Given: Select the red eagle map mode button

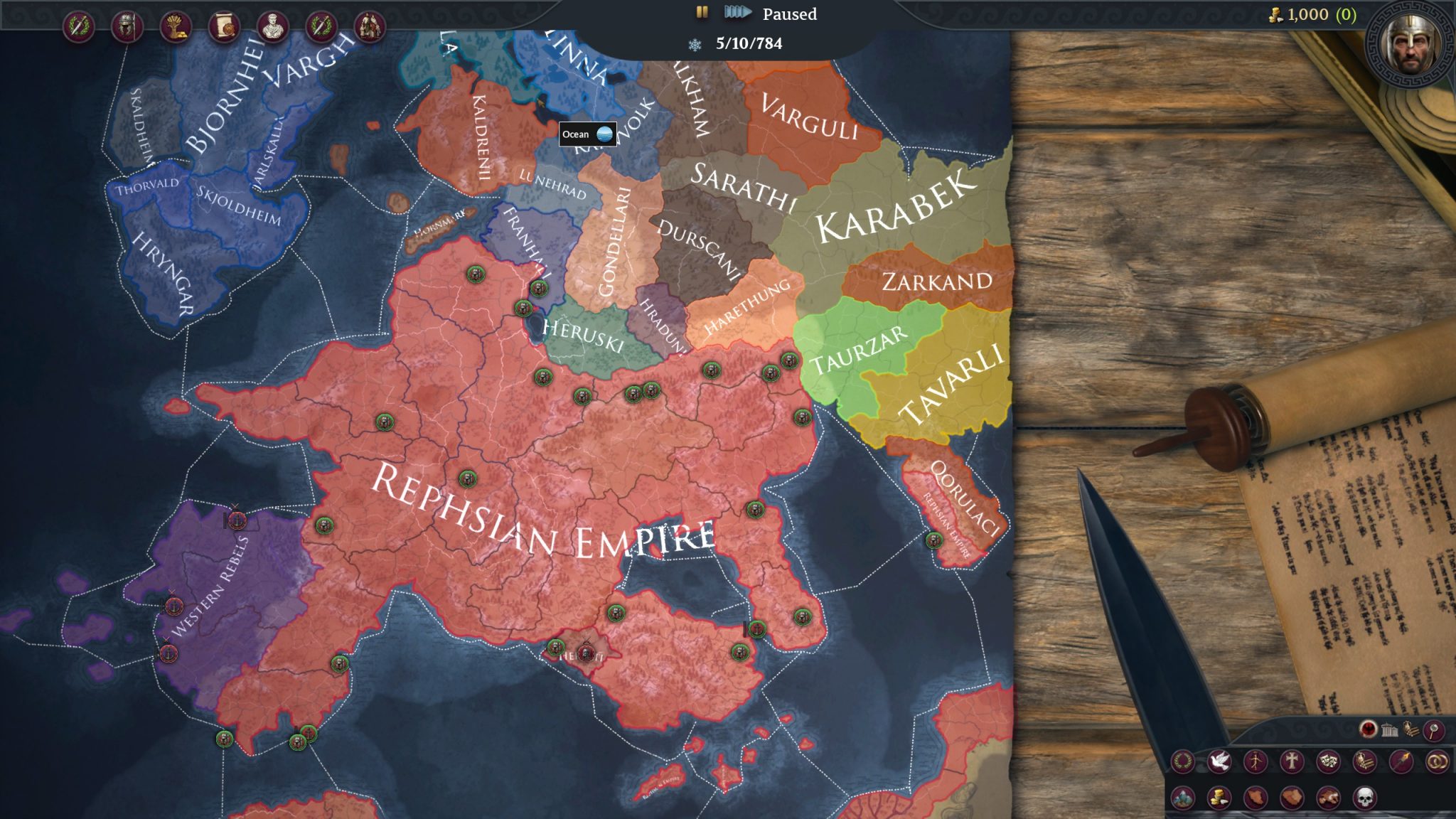Looking at the screenshot, I should [x=1368, y=729].
